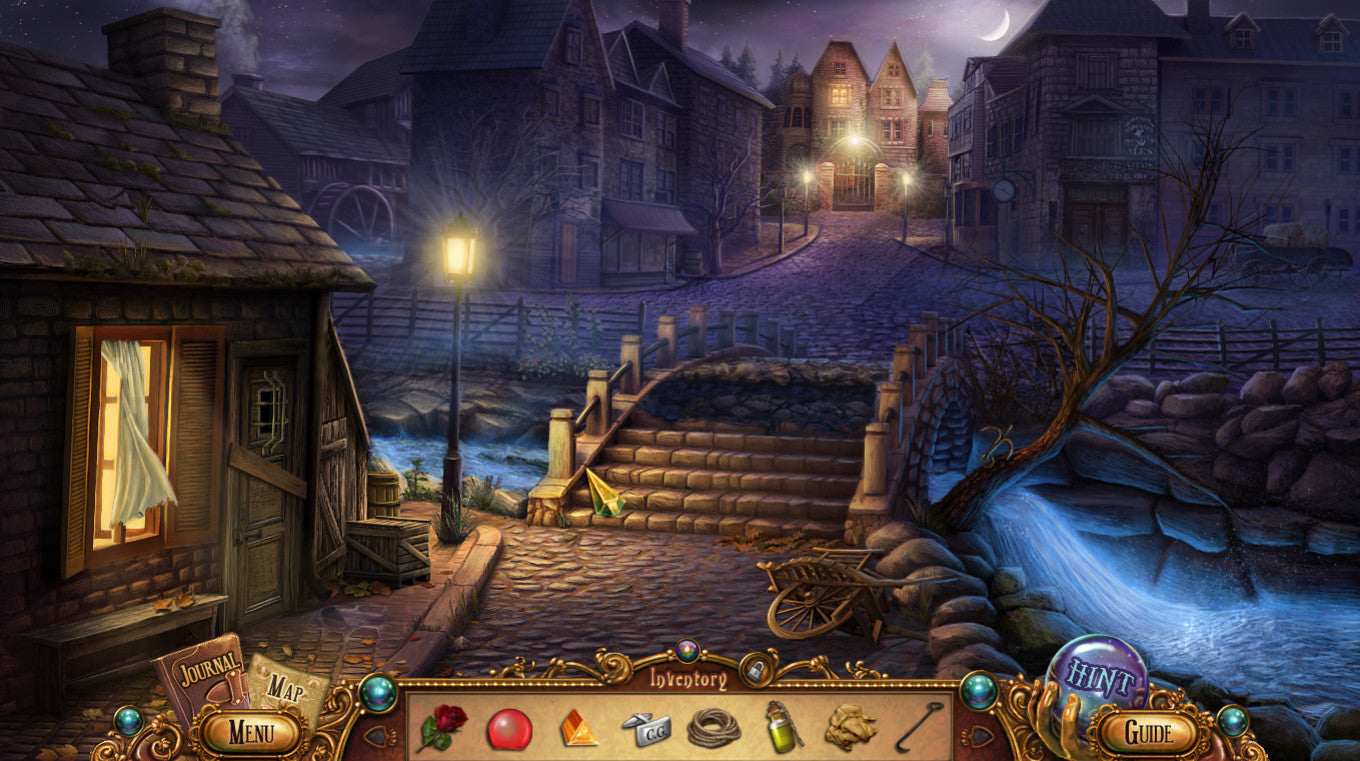Screen dimensions: 1360x761
Task: Click the colorful orb above the Inventory label
Action: coord(685,651)
